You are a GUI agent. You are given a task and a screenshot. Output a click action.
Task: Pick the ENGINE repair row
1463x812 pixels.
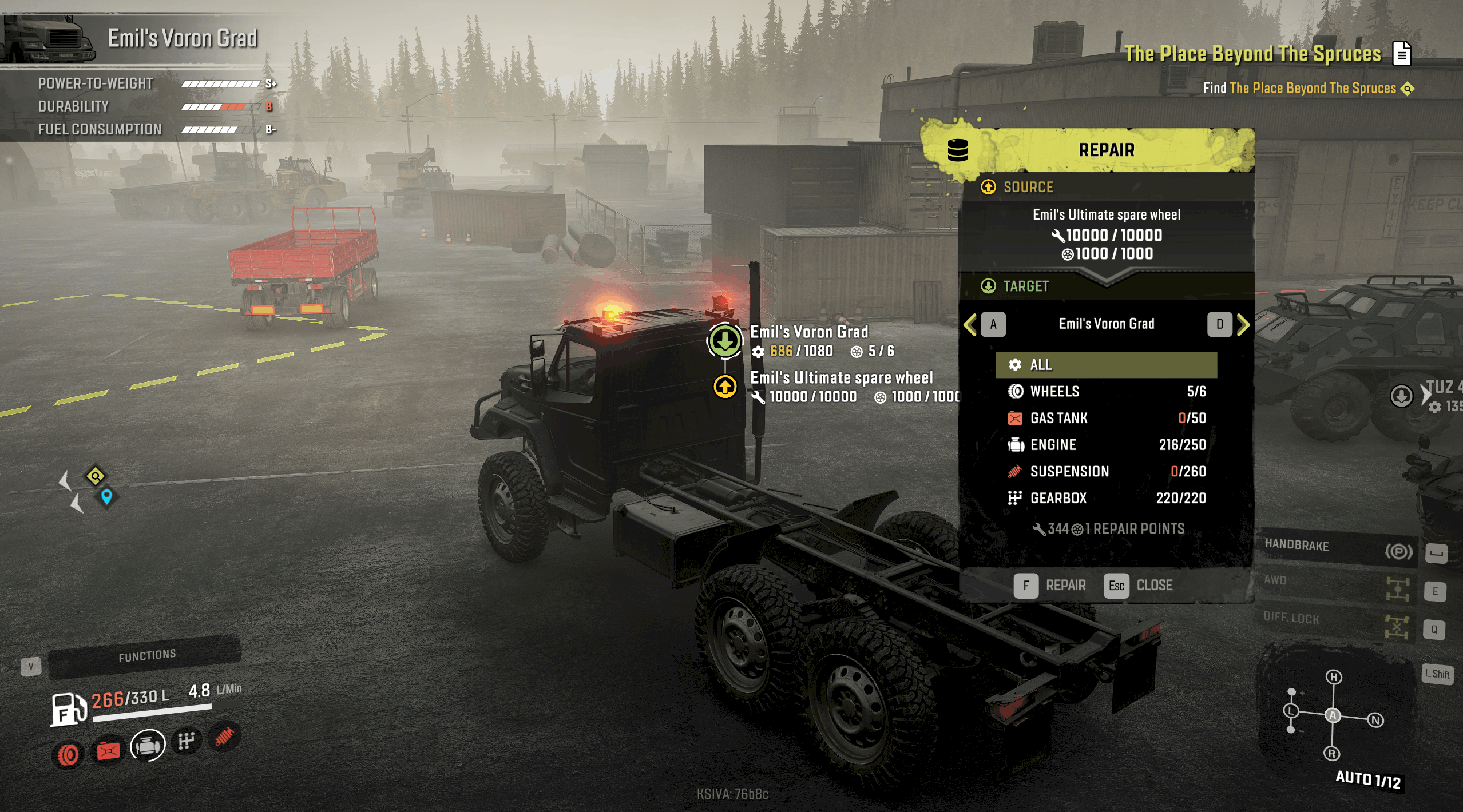tap(1106, 445)
